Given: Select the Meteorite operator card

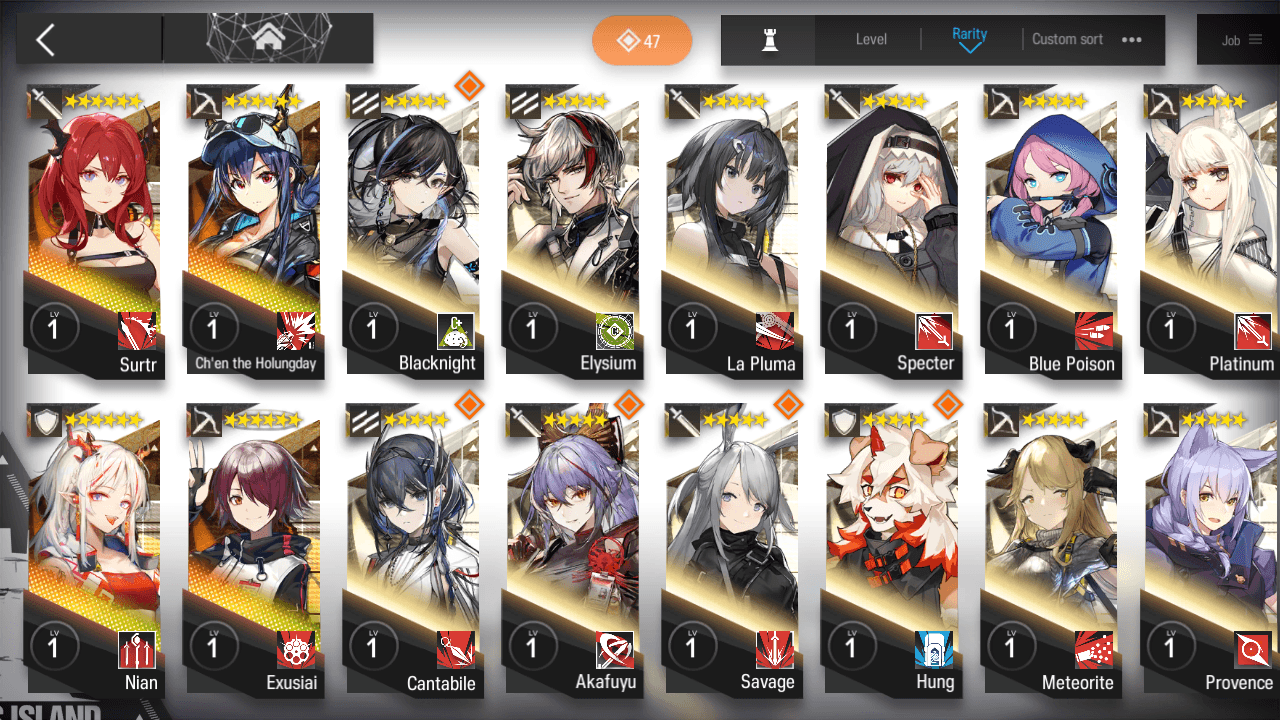Looking at the screenshot, I should click(x=1050, y=550).
